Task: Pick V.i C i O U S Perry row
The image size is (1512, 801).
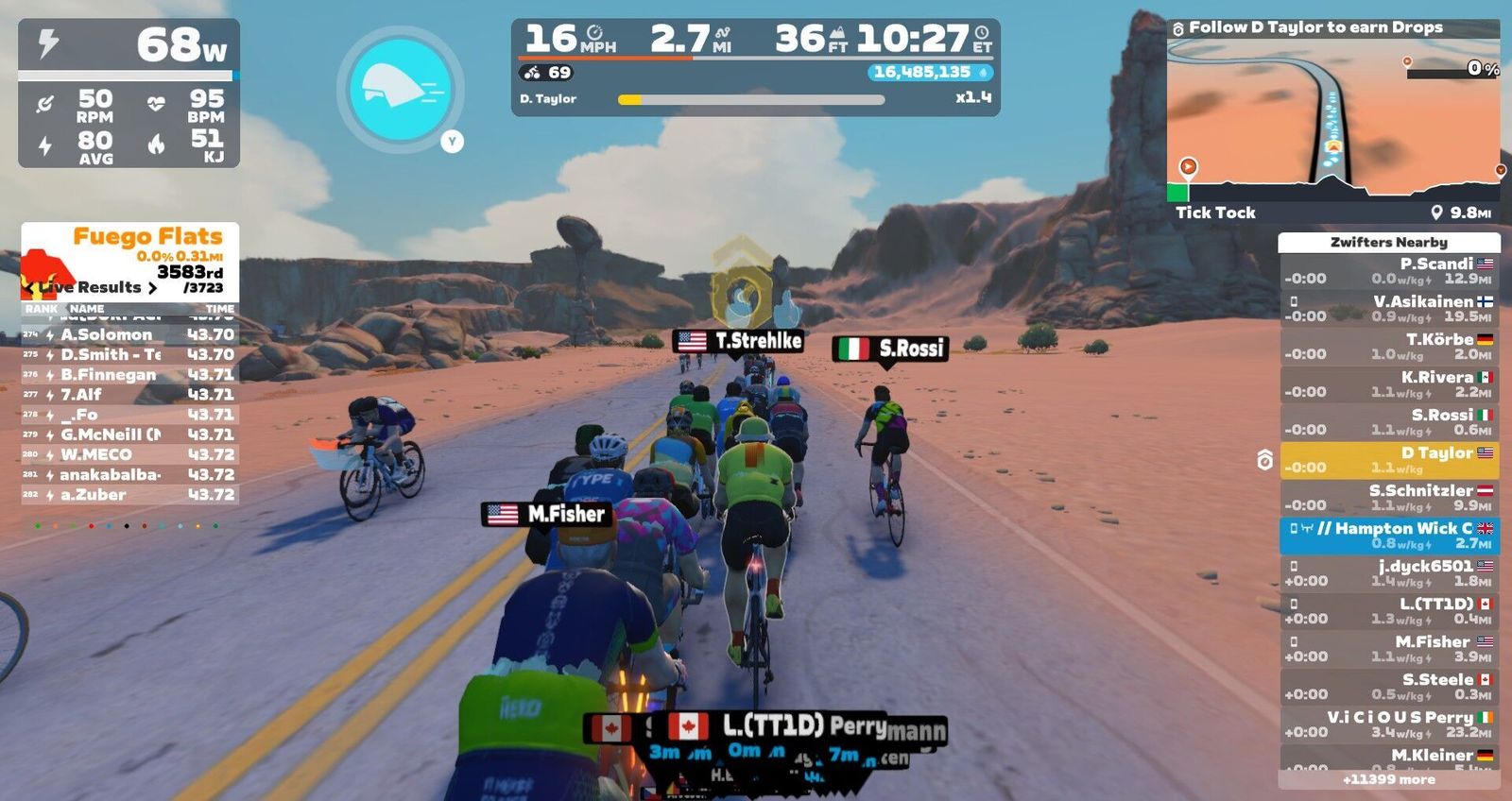Action: 1388,724
